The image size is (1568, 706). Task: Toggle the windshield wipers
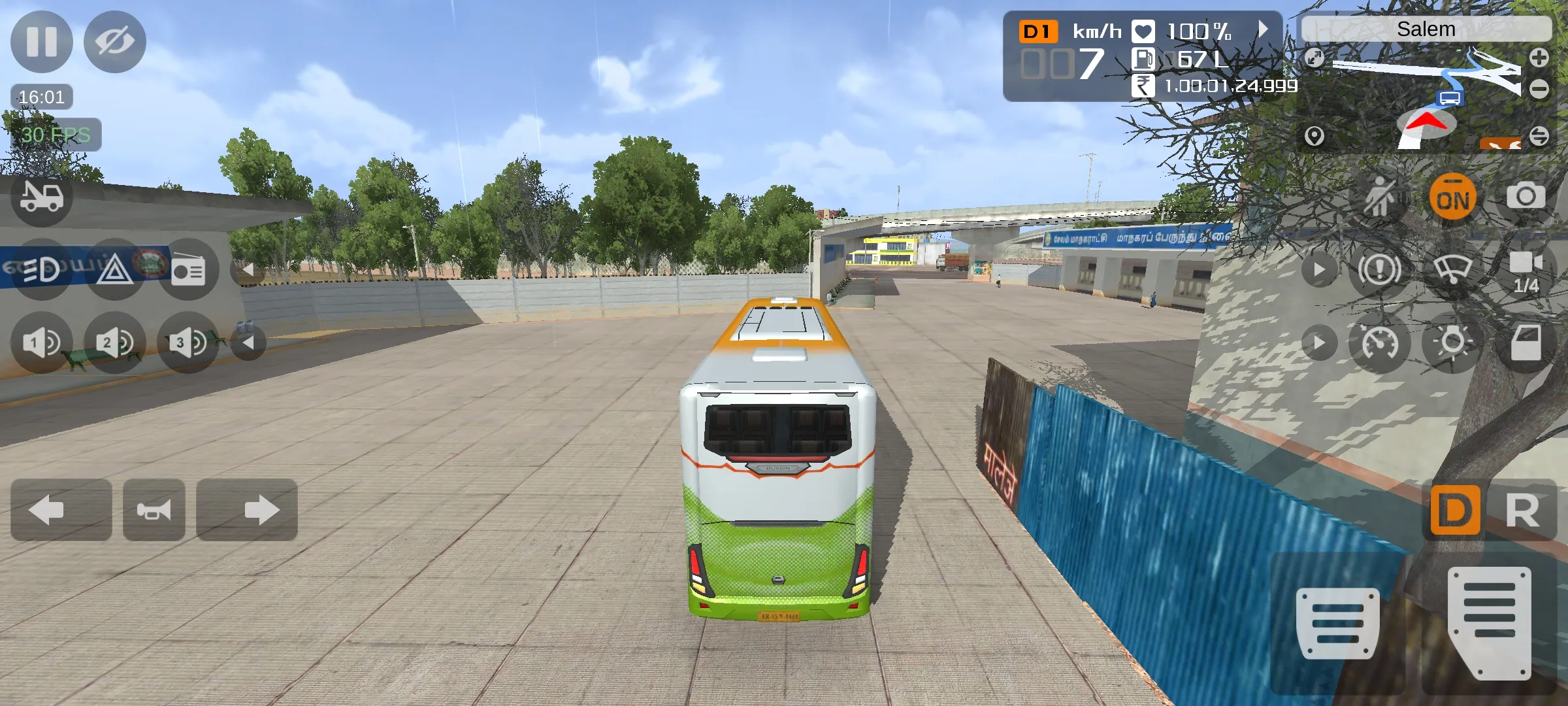pos(1453,269)
